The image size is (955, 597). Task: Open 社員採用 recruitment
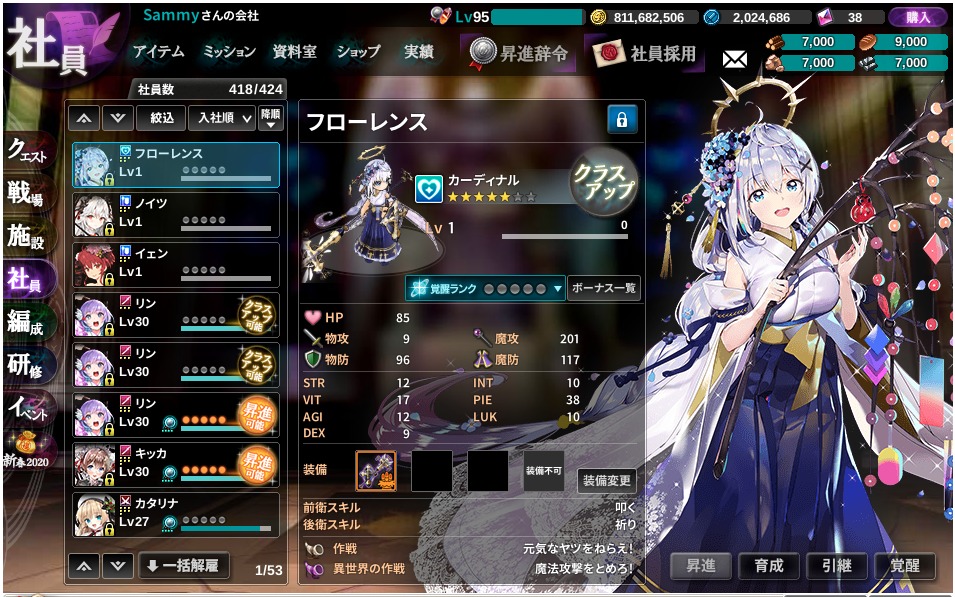coord(646,53)
